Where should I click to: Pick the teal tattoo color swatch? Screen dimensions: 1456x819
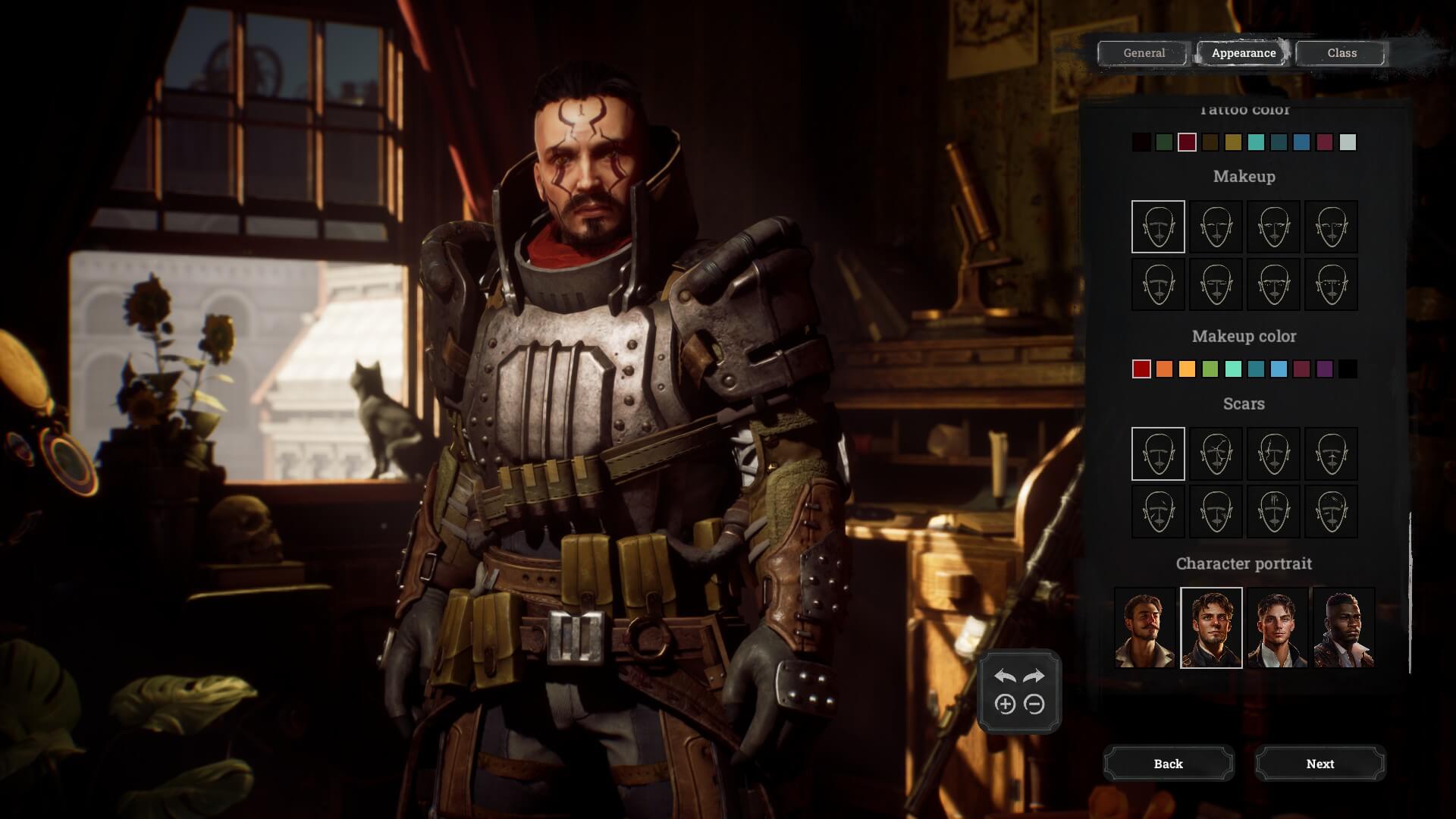pyautogui.click(x=1256, y=143)
